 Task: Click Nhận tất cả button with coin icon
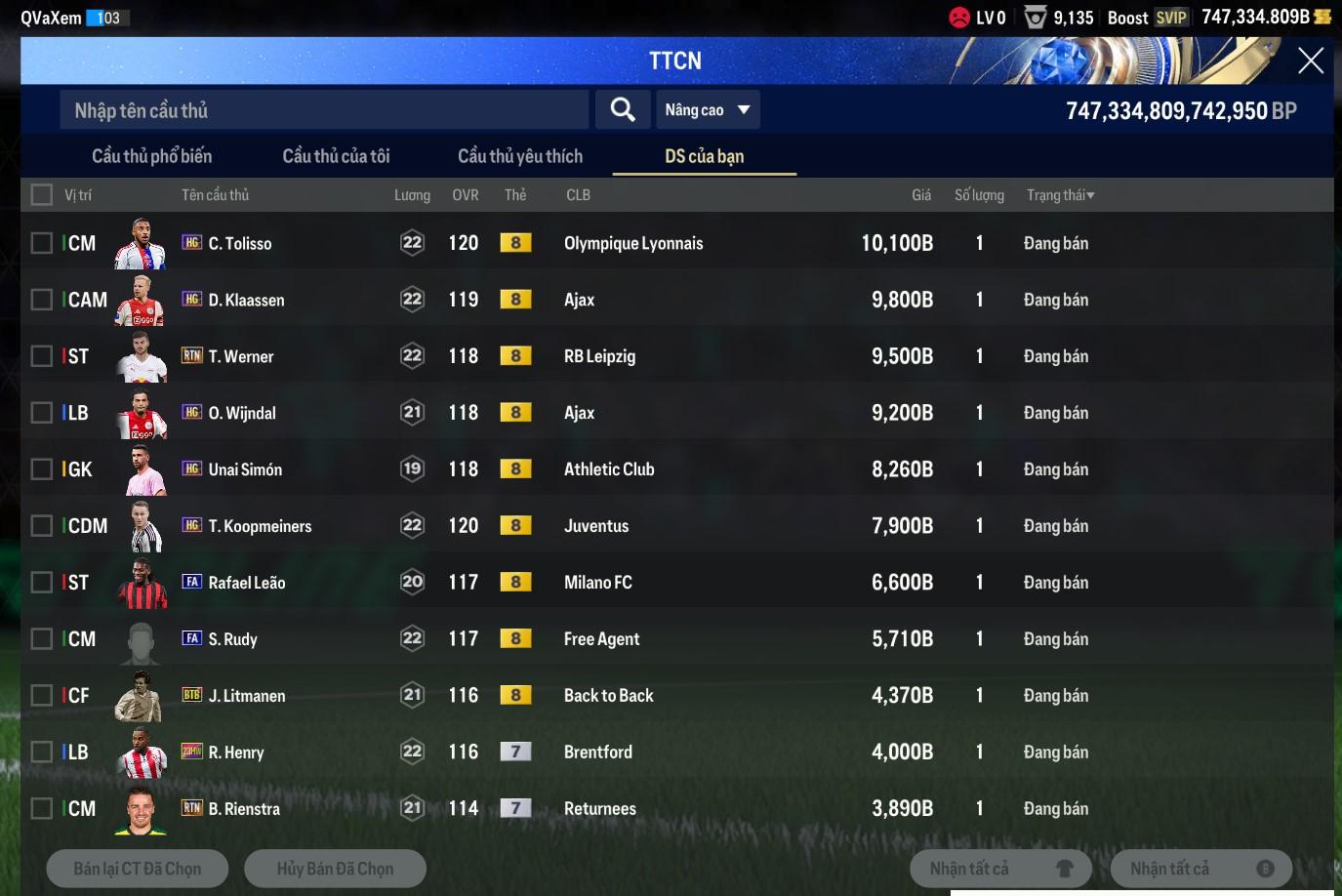[x=1200, y=869]
